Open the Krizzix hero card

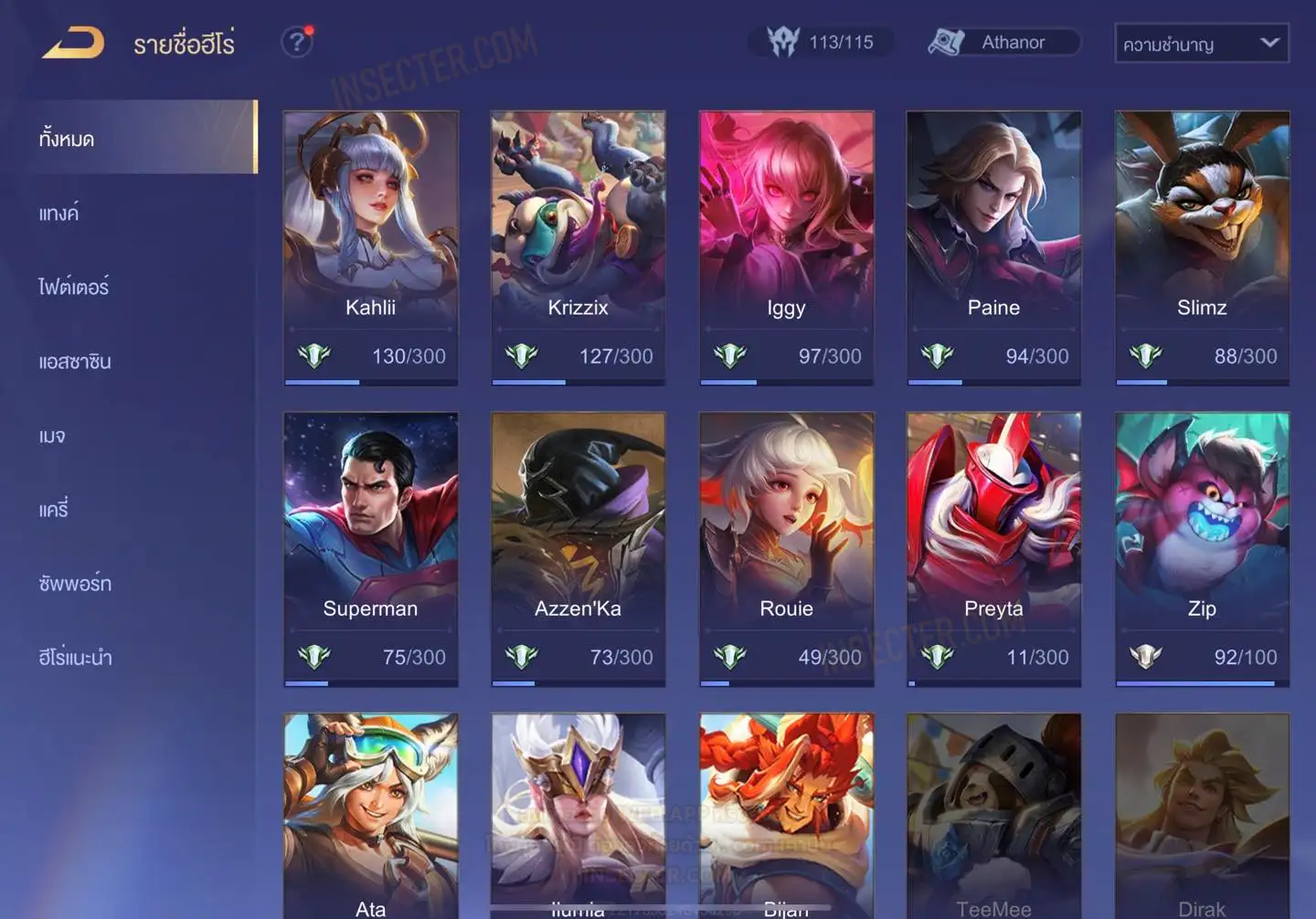[578, 247]
